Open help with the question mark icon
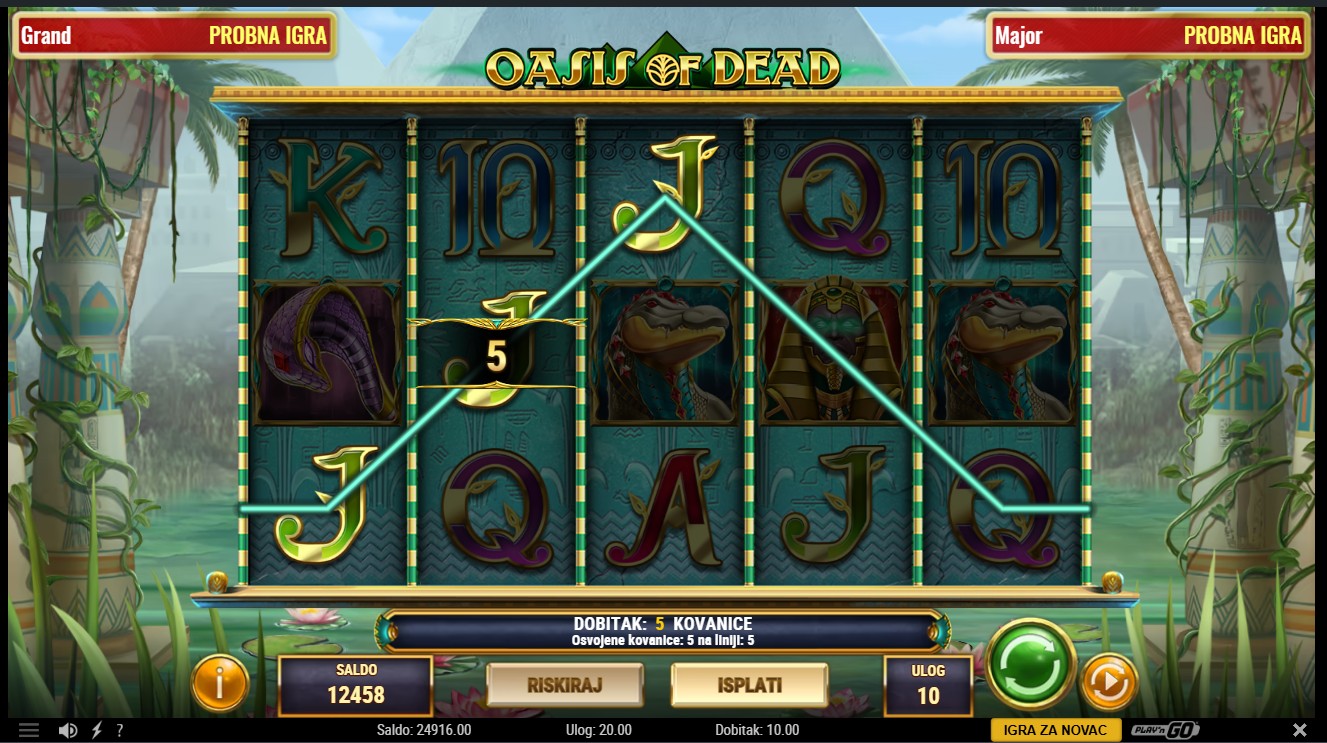The image size is (1327, 743). [x=120, y=730]
